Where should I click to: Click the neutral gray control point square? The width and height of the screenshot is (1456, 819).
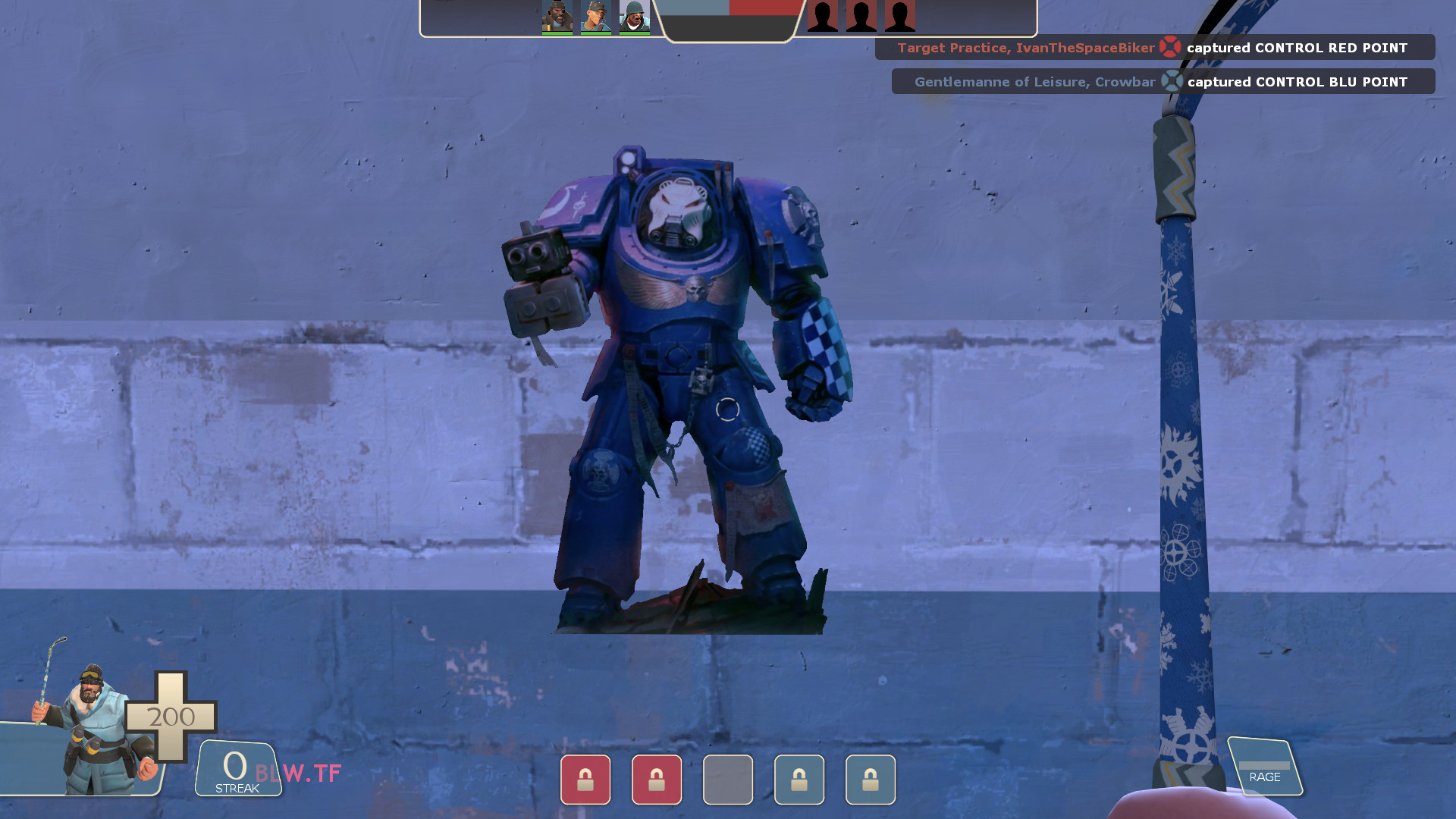pos(728,780)
